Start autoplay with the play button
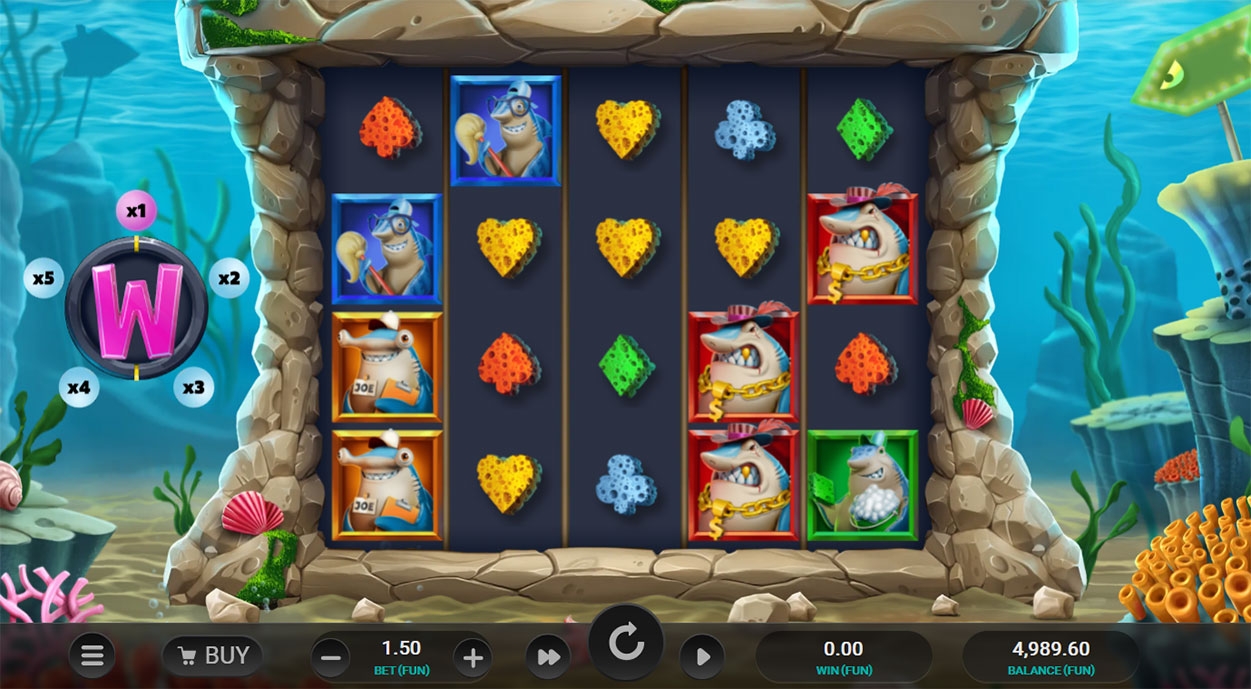Viewport: 1251px width, 689px height. (x=702, y=657)
